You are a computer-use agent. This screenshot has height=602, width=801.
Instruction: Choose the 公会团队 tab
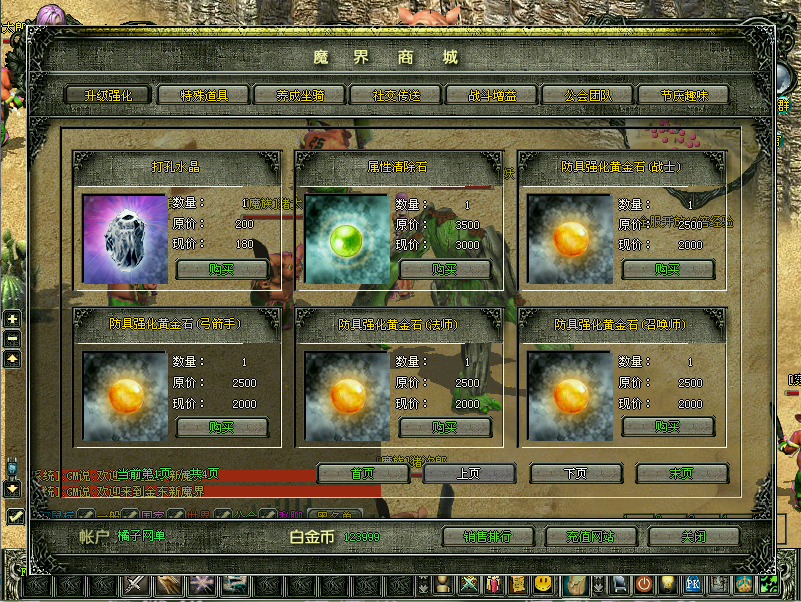click(x=587, y=95)
